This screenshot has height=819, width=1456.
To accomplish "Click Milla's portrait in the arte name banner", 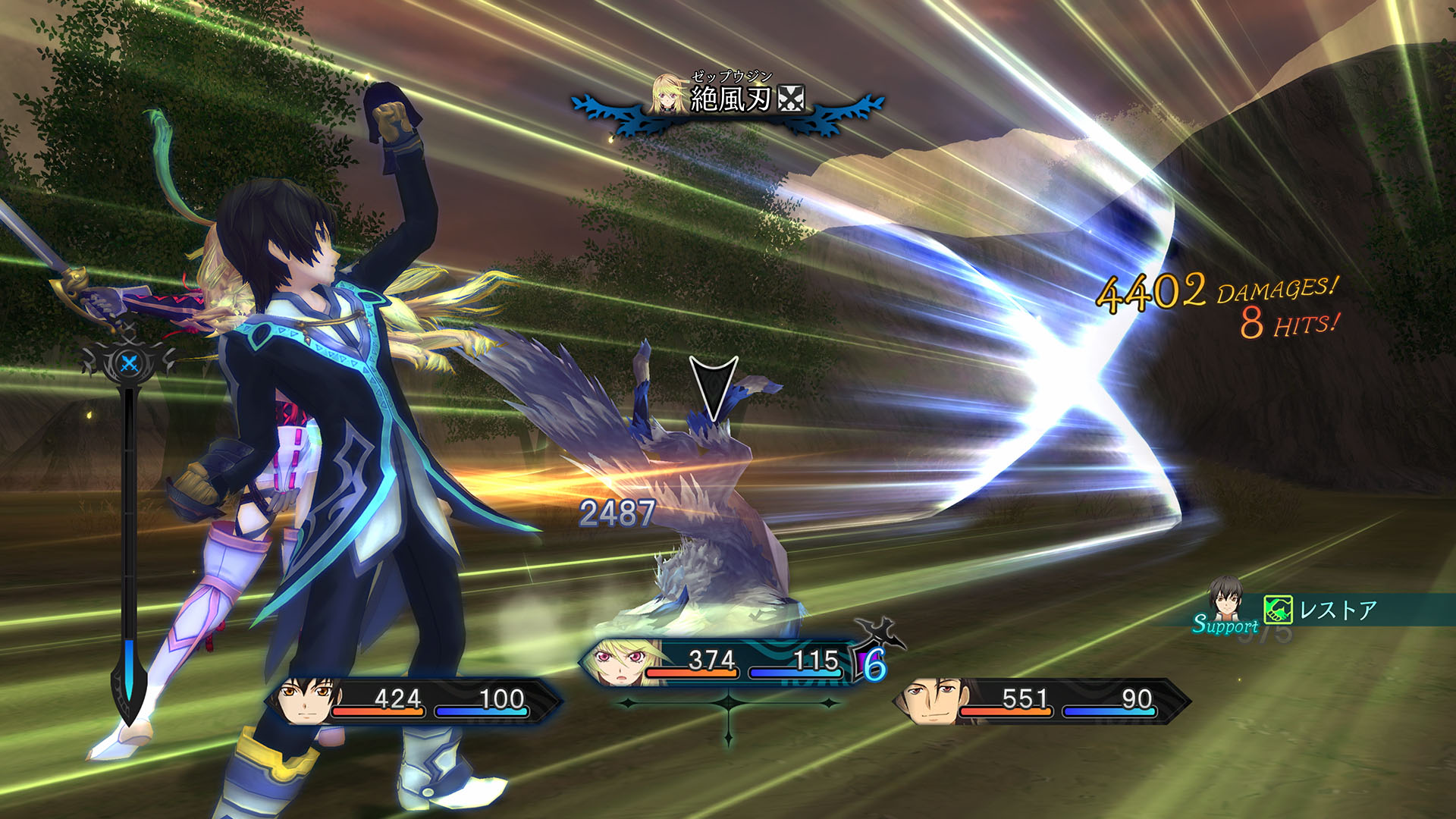I will point(669,94).
